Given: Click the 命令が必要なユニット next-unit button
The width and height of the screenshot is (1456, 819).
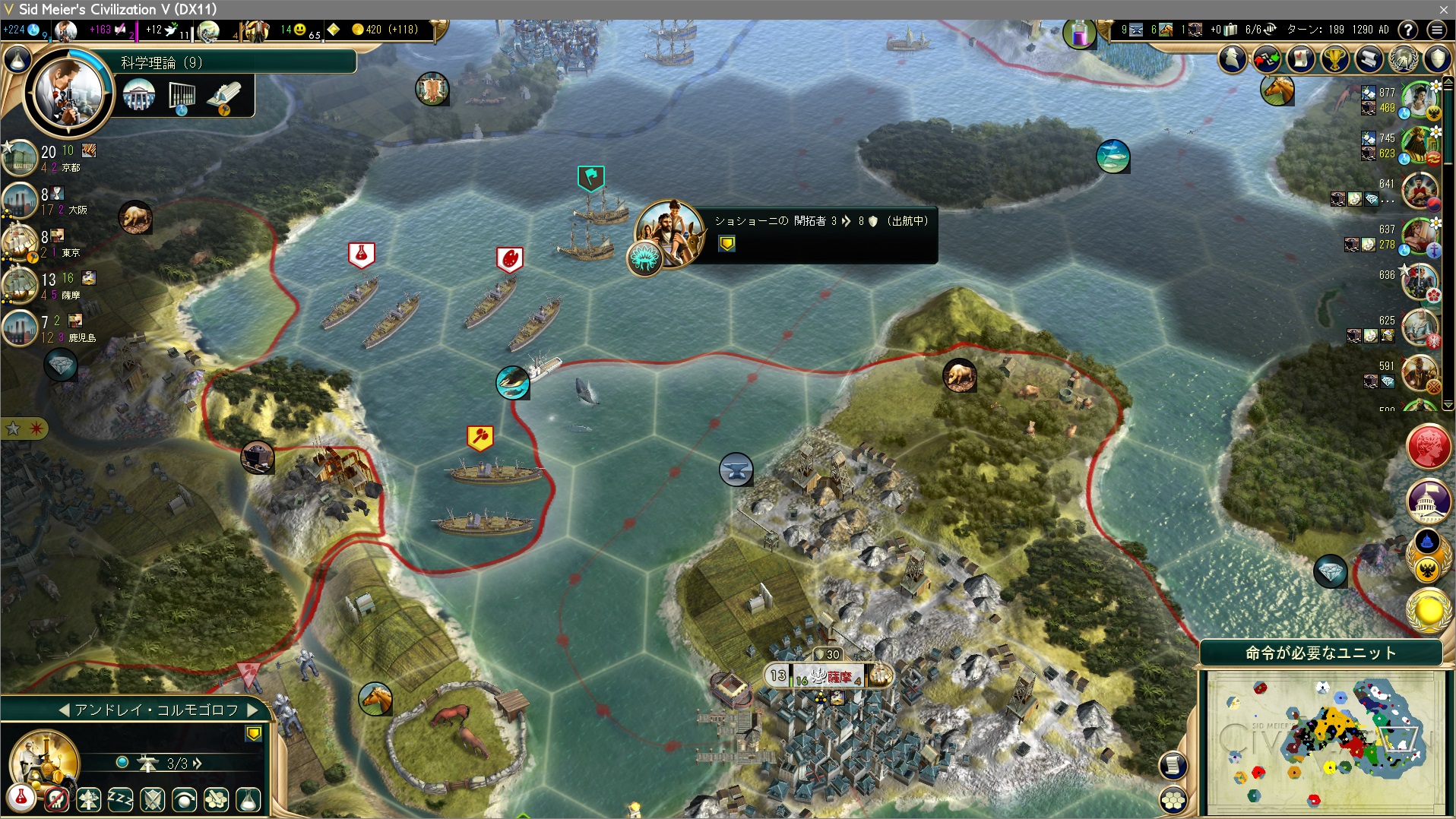Looking at the screenshot, I should click(1321, 653).
